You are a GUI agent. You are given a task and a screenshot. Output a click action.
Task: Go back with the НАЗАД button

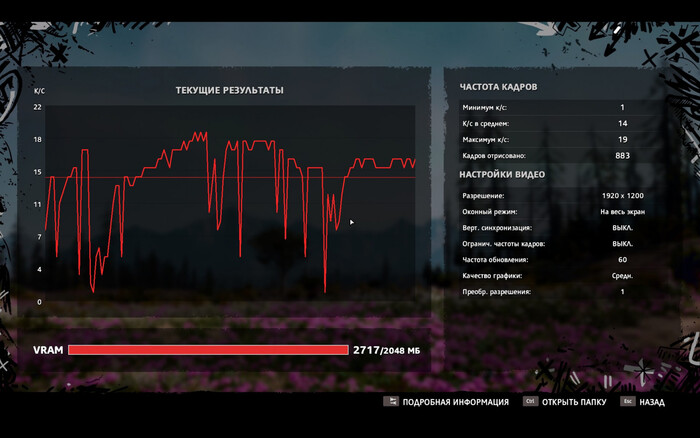tap(651, 402)
